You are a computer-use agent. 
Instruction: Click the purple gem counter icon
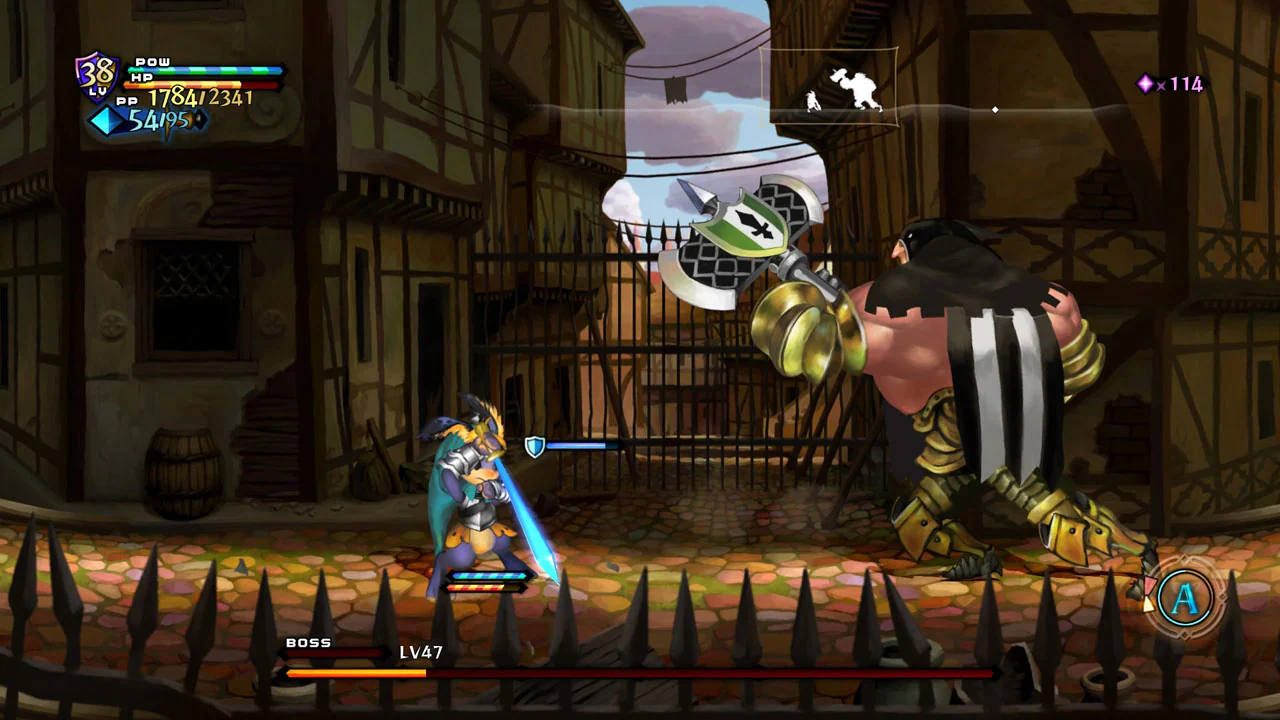coord(1145,85)
